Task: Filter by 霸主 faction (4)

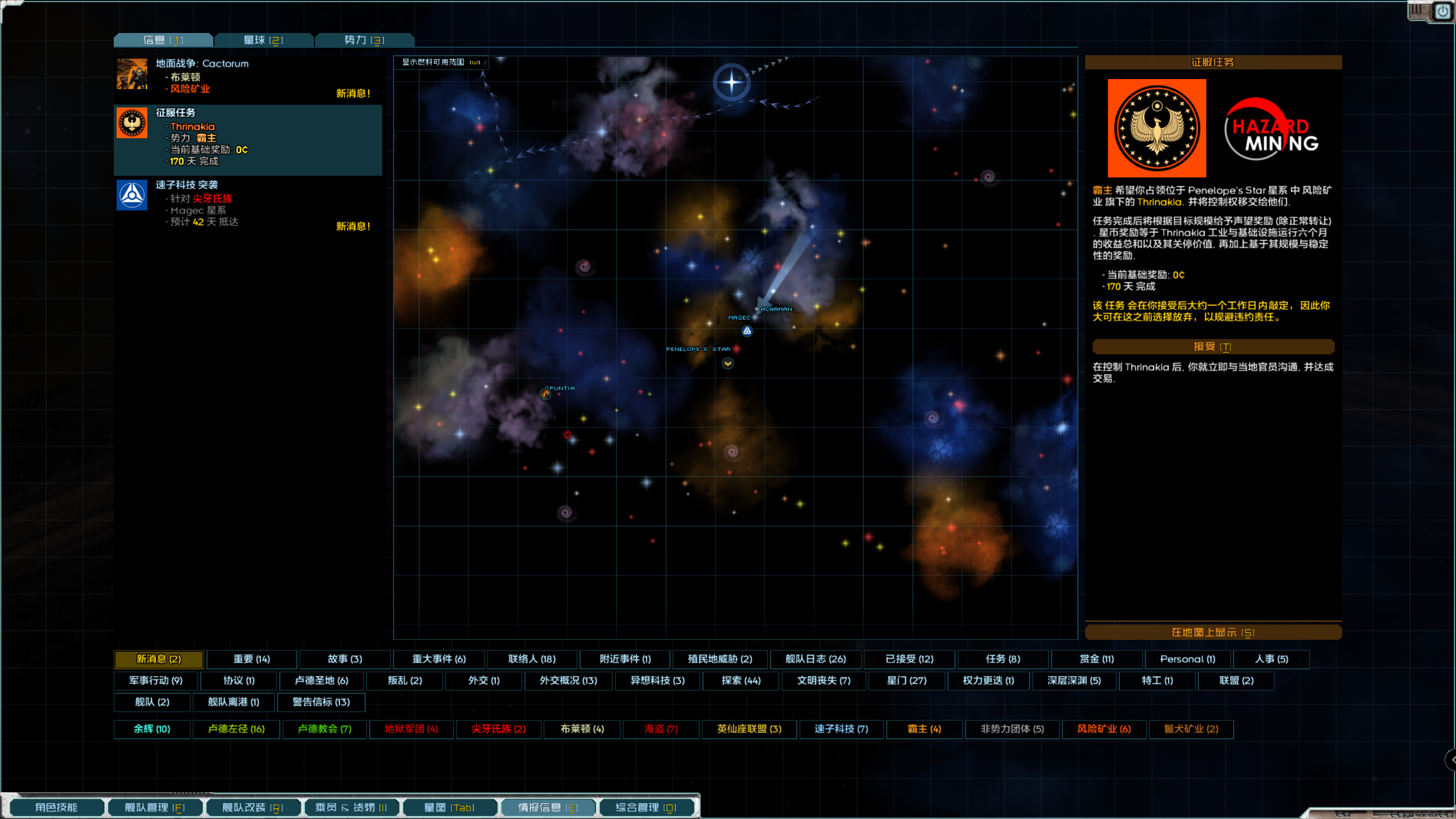Action: [924, 729]
